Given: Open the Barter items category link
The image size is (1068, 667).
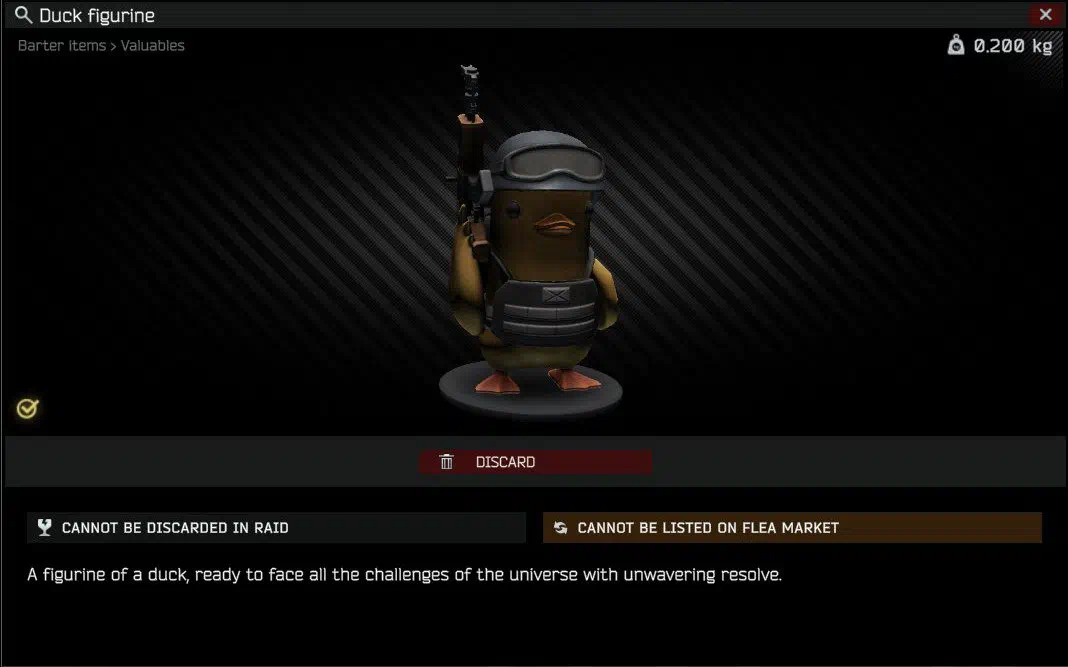Looking at the screenshot, I should tap(61, 46).
